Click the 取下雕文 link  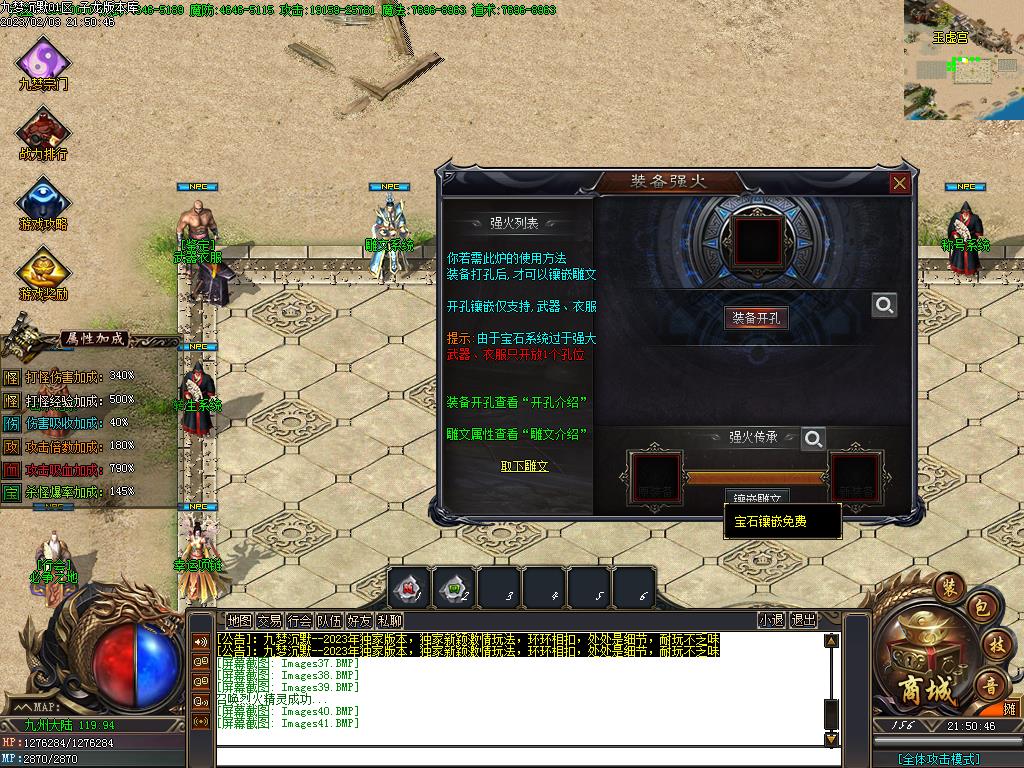click(x=525, y=466)
